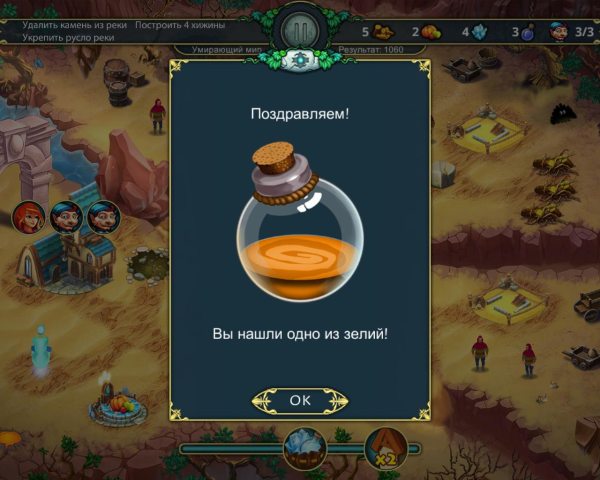Pause the game with the top button
The height and width of the screenshot is (480, 600).
pos(300,29)
